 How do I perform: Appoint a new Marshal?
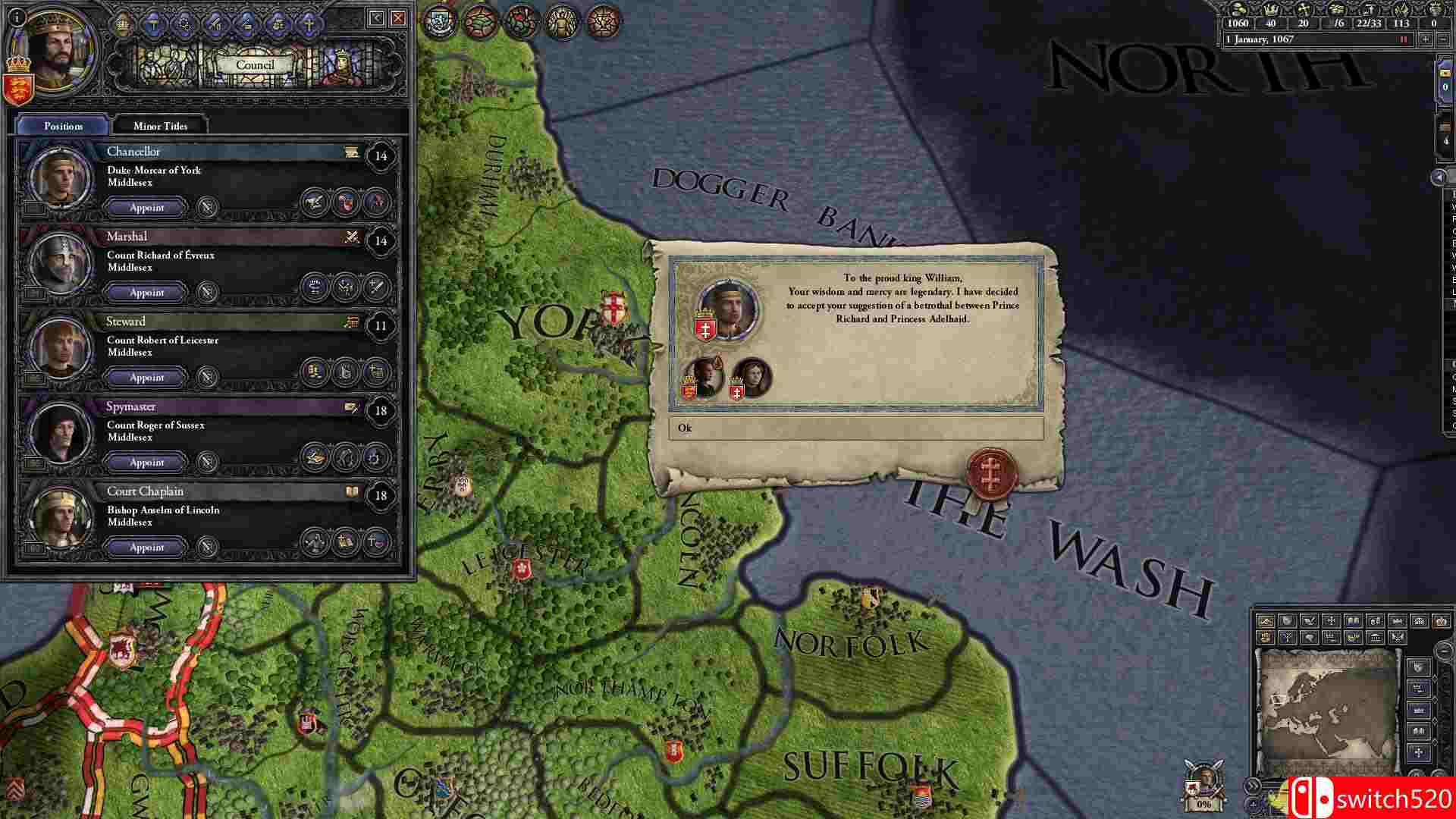(145, 292)
